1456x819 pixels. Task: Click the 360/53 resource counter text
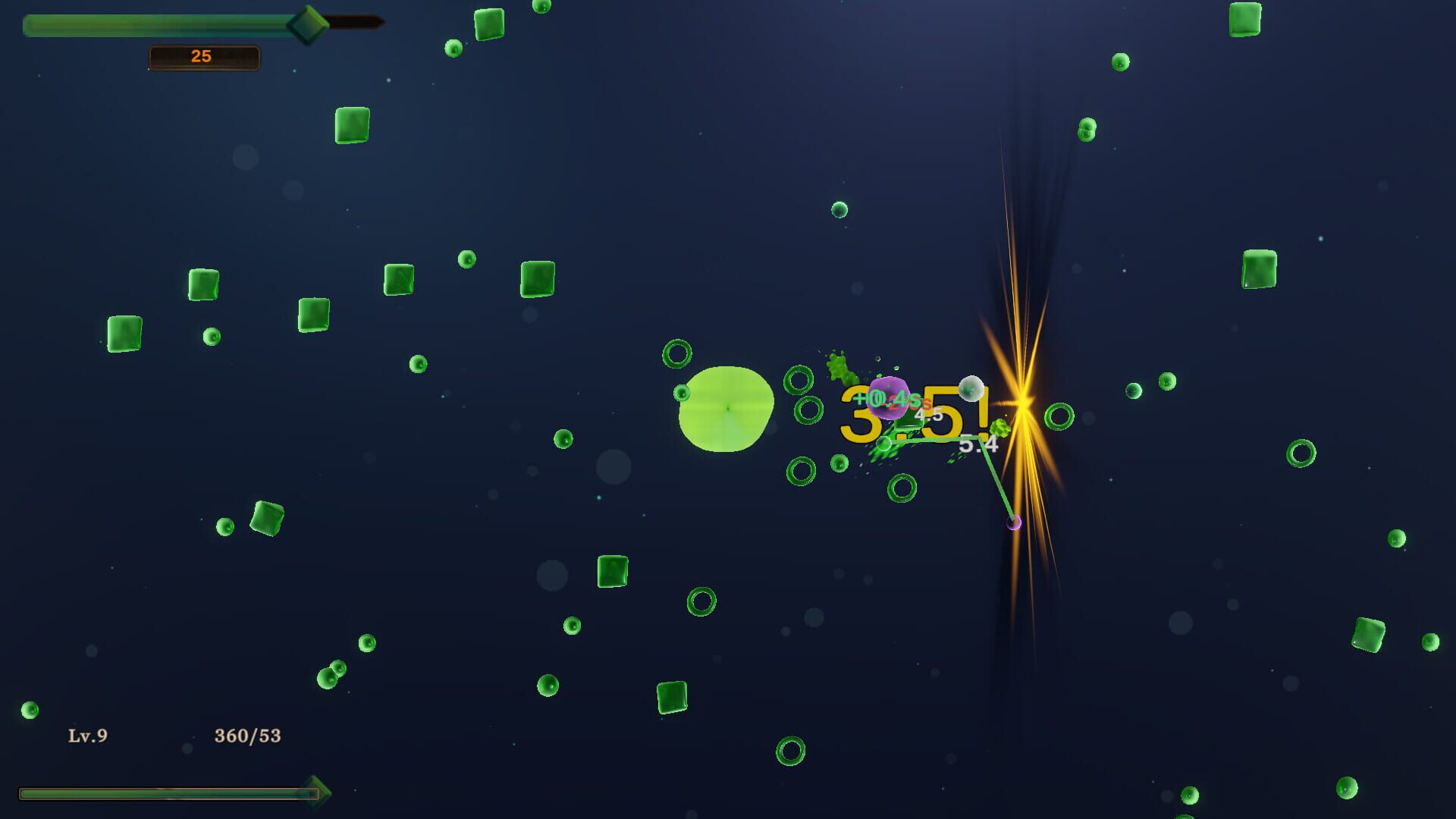[247, 733]
